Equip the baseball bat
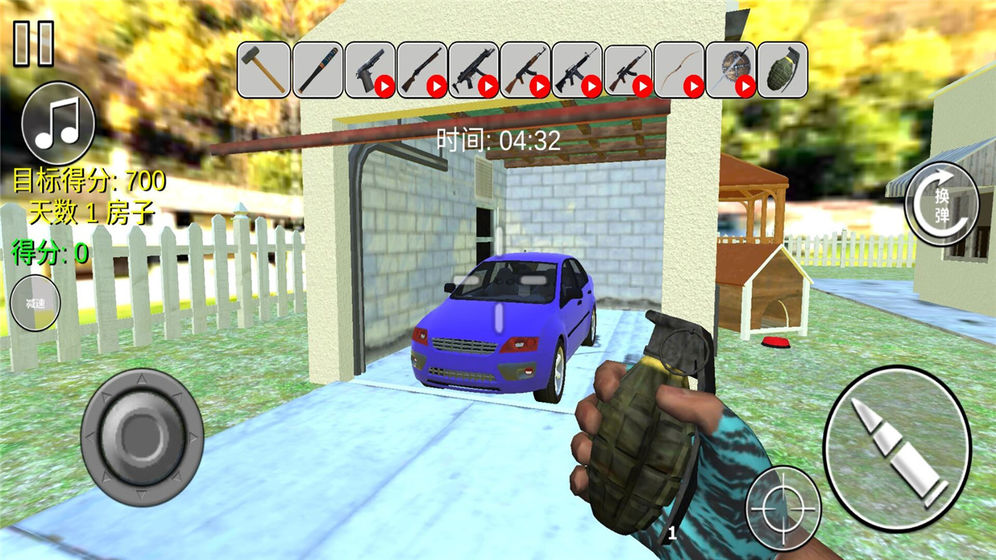 (x=317, y=70)
